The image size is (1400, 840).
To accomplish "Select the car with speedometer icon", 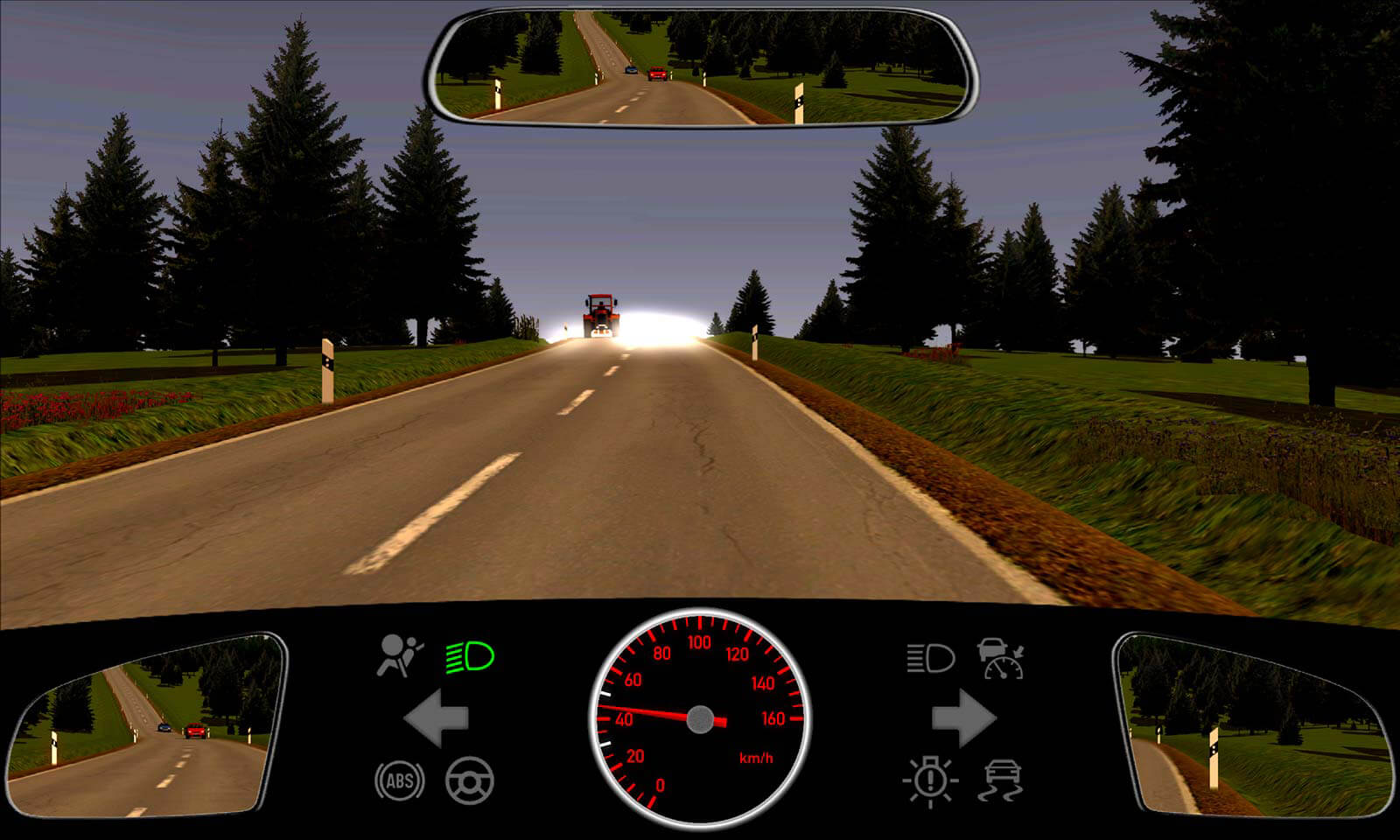I will 1001,658.
